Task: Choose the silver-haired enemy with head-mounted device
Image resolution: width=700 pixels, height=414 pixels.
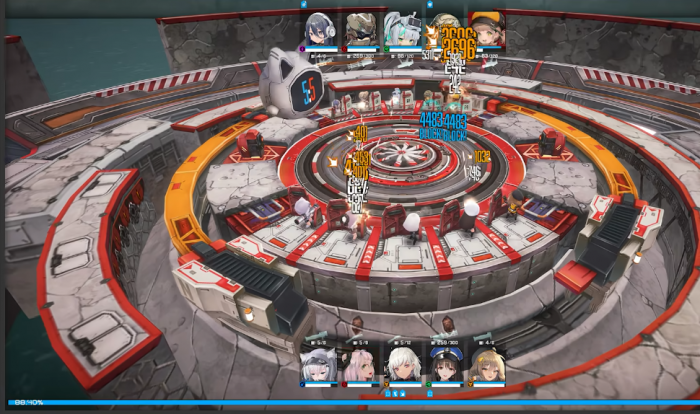Action: (x=402, y=29)
